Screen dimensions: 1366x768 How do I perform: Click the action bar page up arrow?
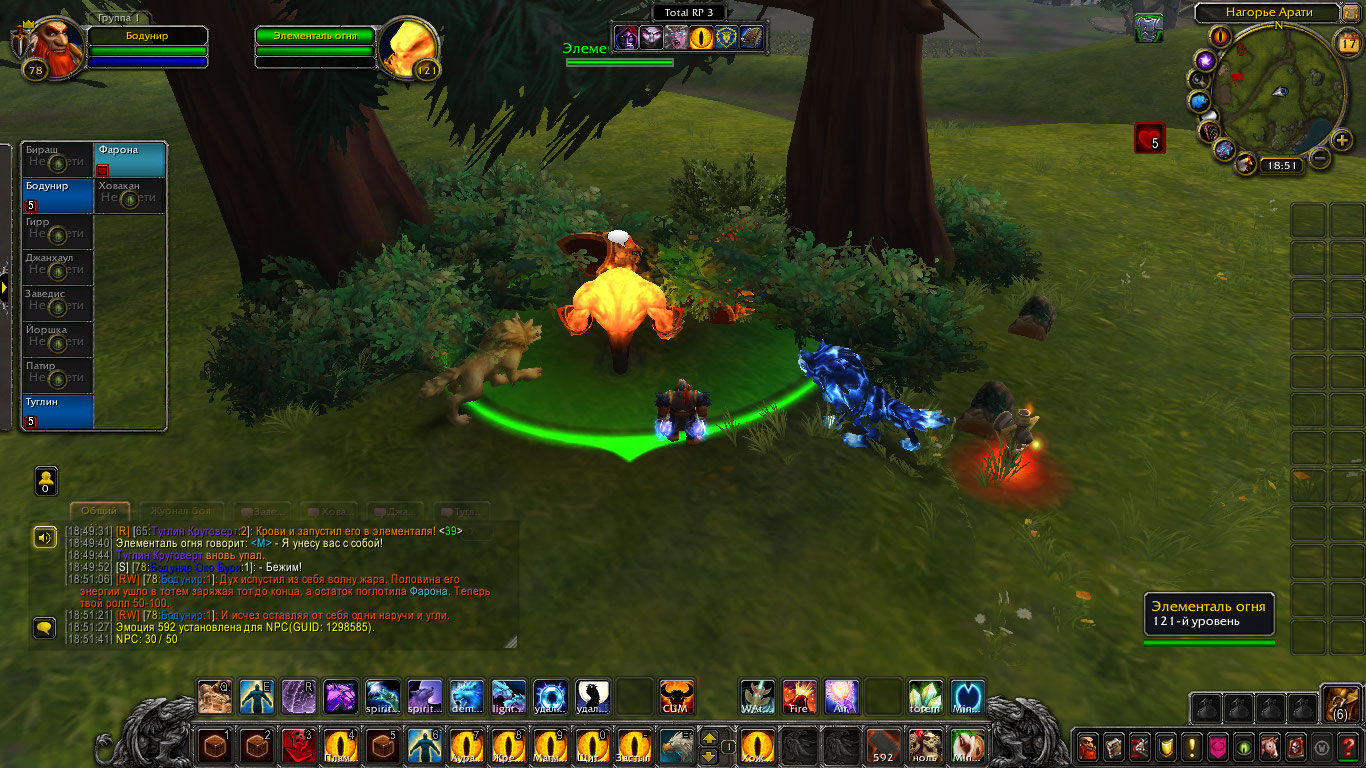709,738
